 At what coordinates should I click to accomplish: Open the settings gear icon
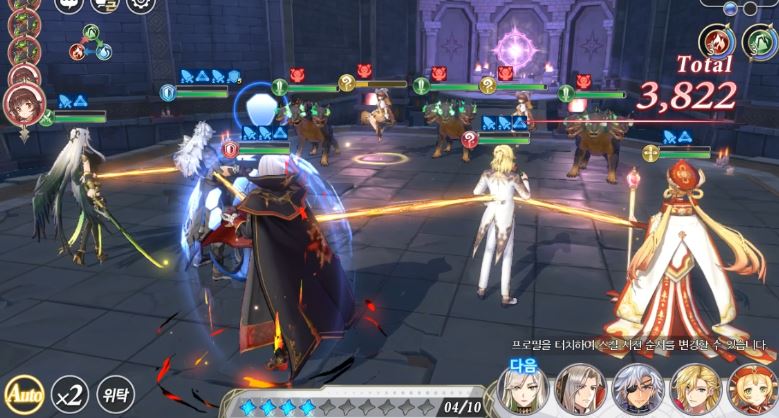[x=141, y=4]
